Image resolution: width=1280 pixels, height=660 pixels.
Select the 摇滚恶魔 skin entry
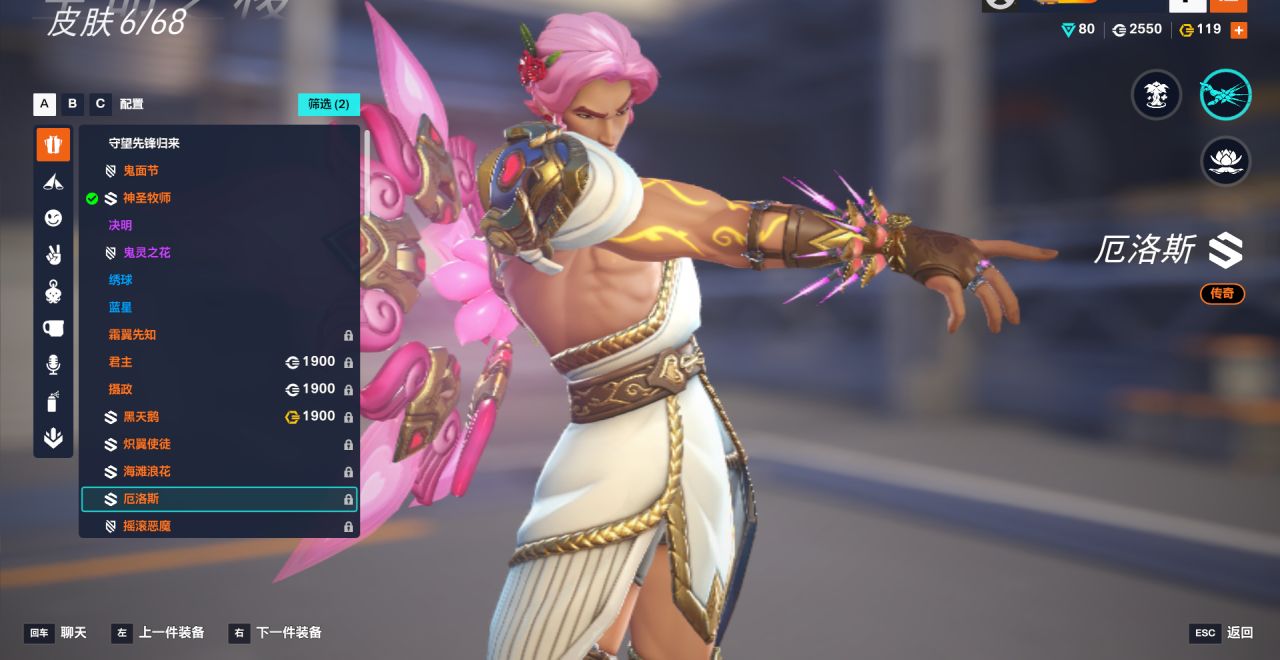pos(146,526)
